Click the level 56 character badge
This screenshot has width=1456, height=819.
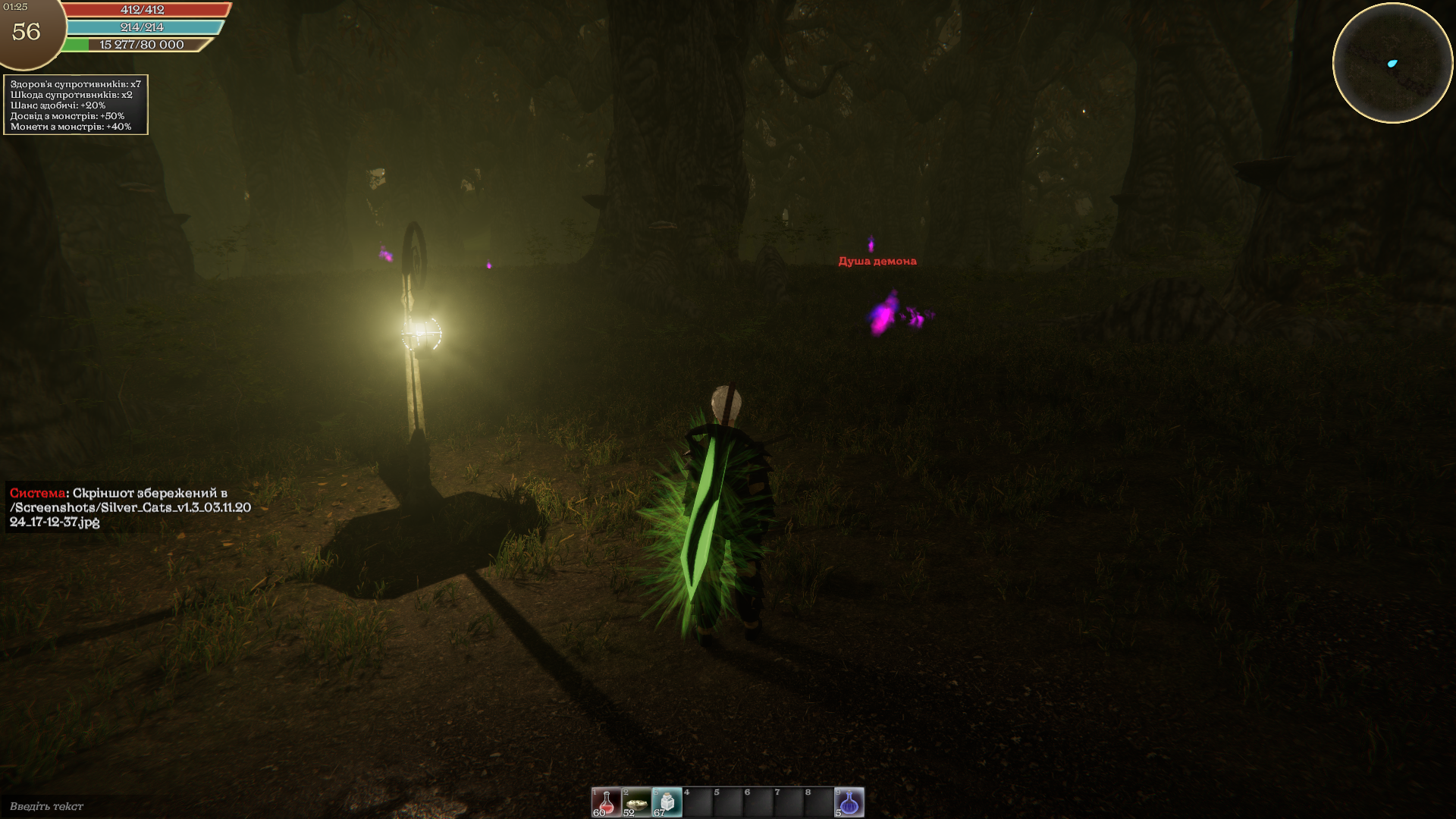click(27, 32)
